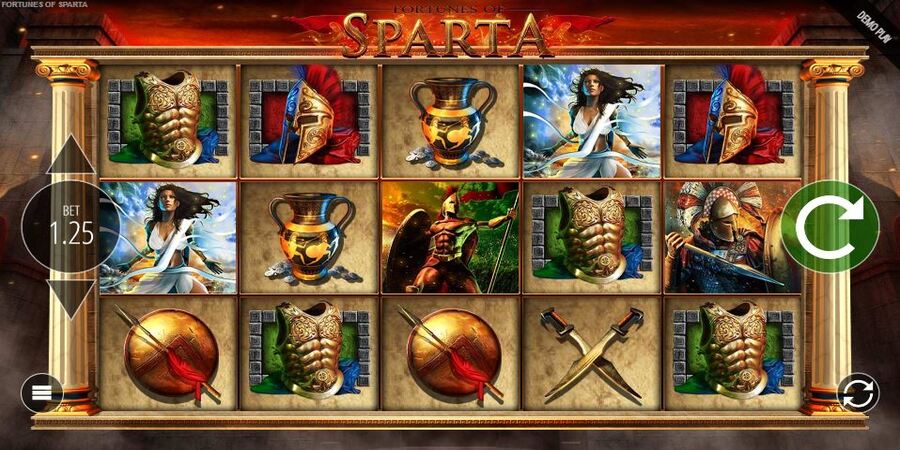The height and width of the screenshot is (450, 900).
Task: Open the hamburger menu
Action: click(x=42, y=392)
